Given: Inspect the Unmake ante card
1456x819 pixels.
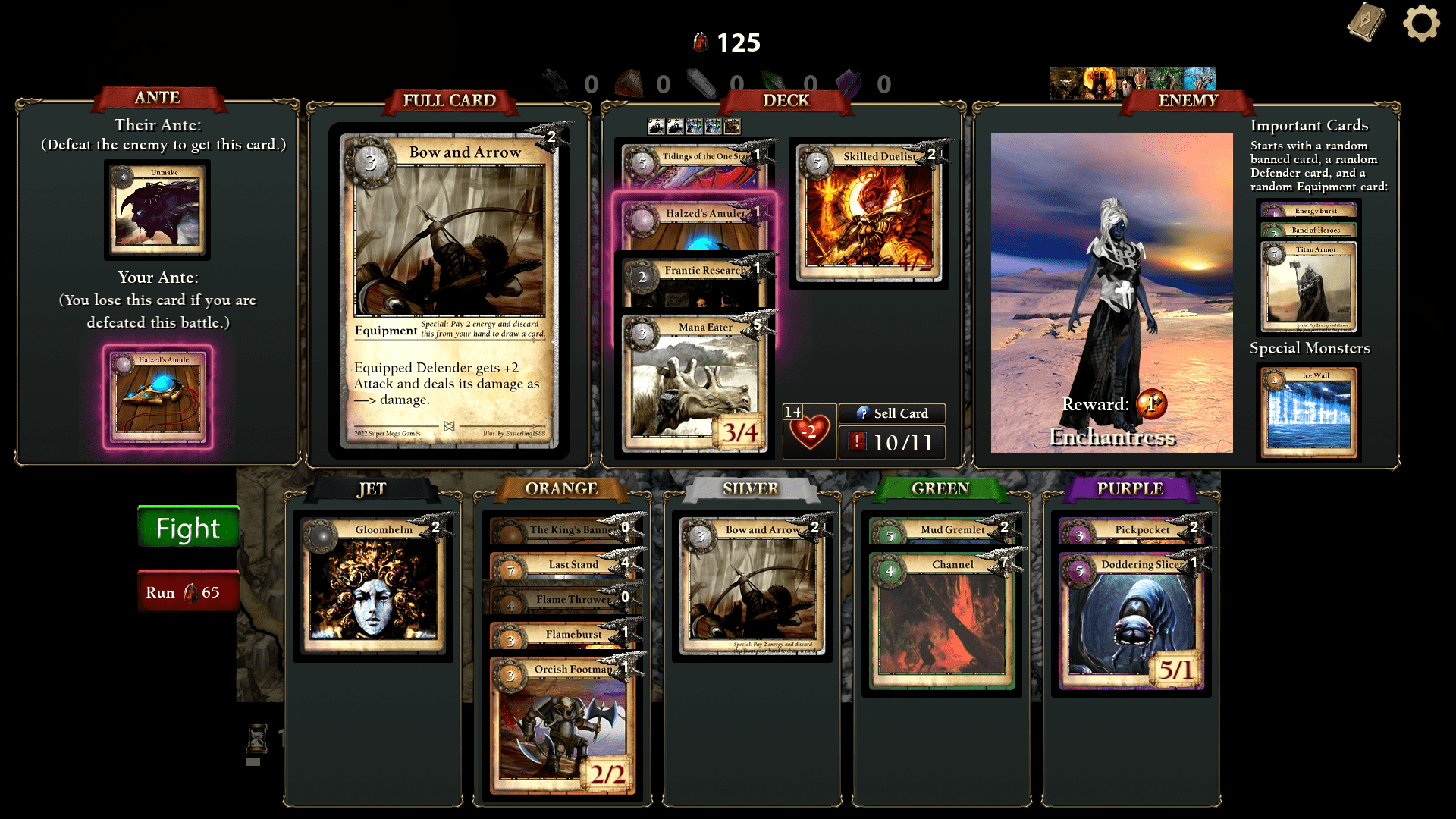Looking at the screenshot, I should 157,210.
